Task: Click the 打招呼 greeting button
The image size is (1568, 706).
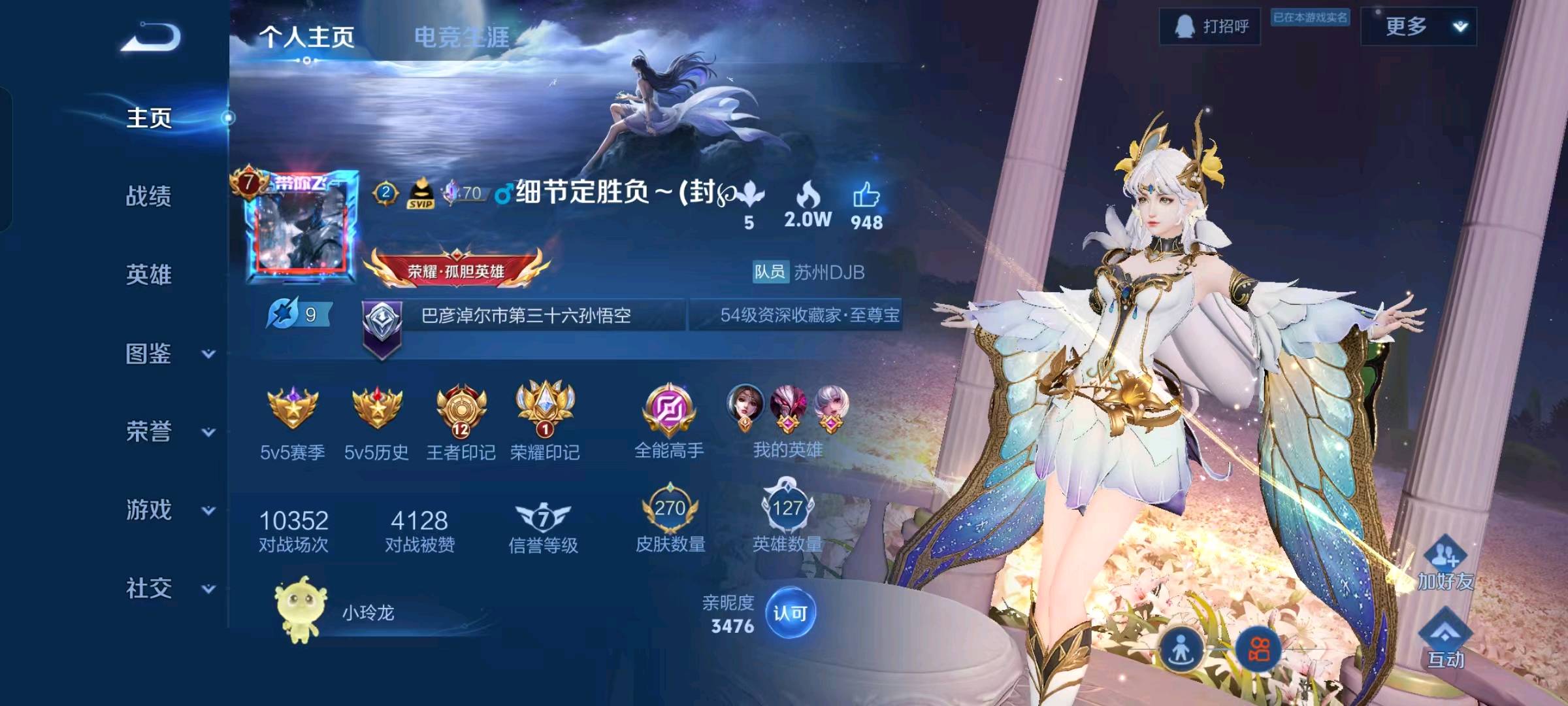Action: pos(1210,27)
